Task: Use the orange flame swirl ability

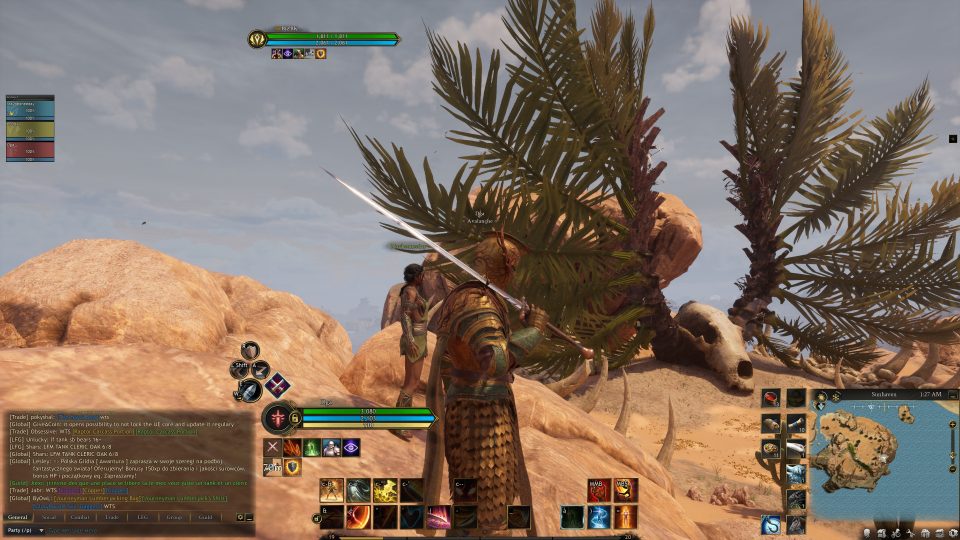Action: tap(358, 517)
